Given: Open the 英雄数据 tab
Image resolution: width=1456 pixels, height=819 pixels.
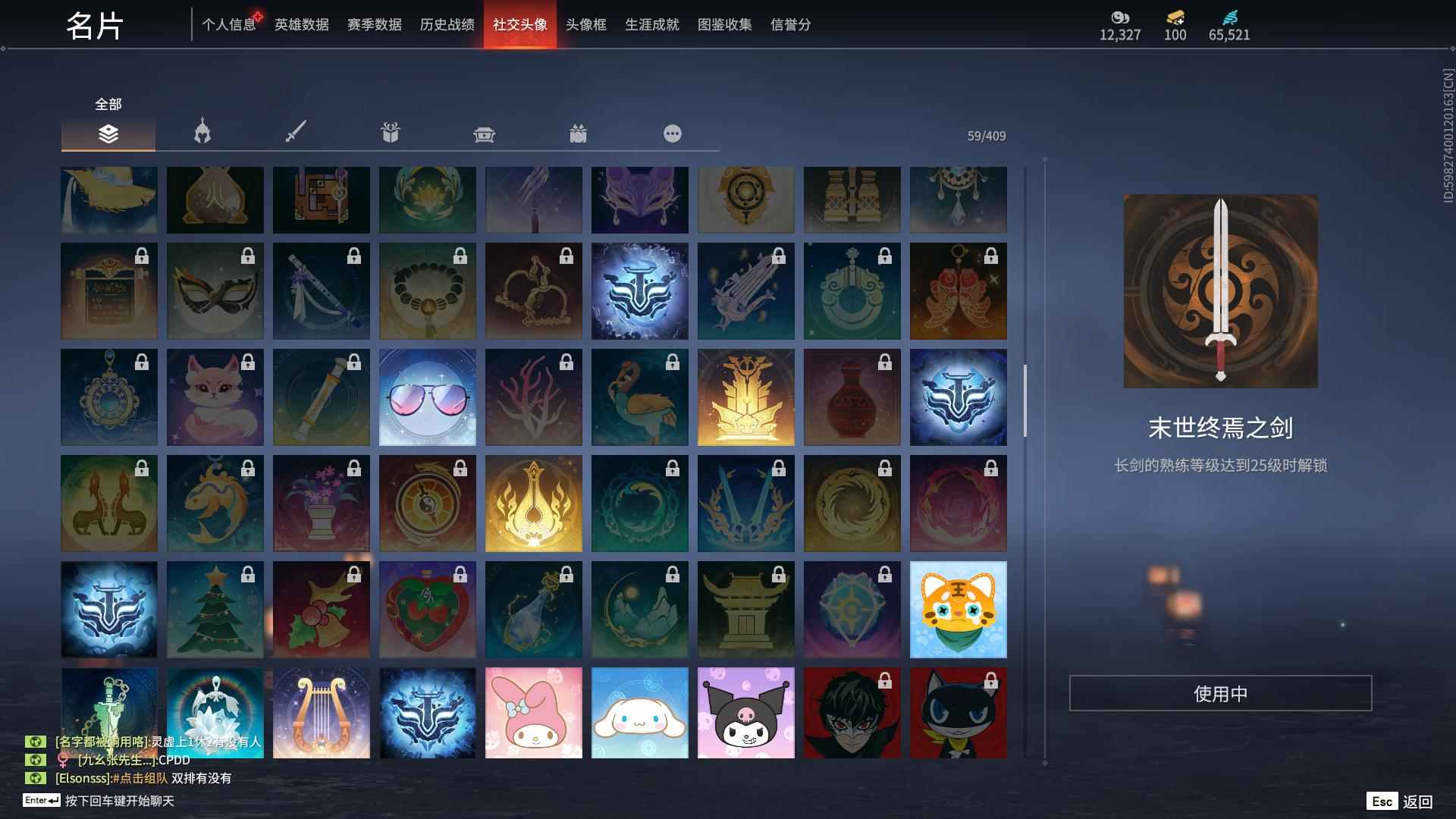Looking at the screenshot, I should tap(303, 24).
